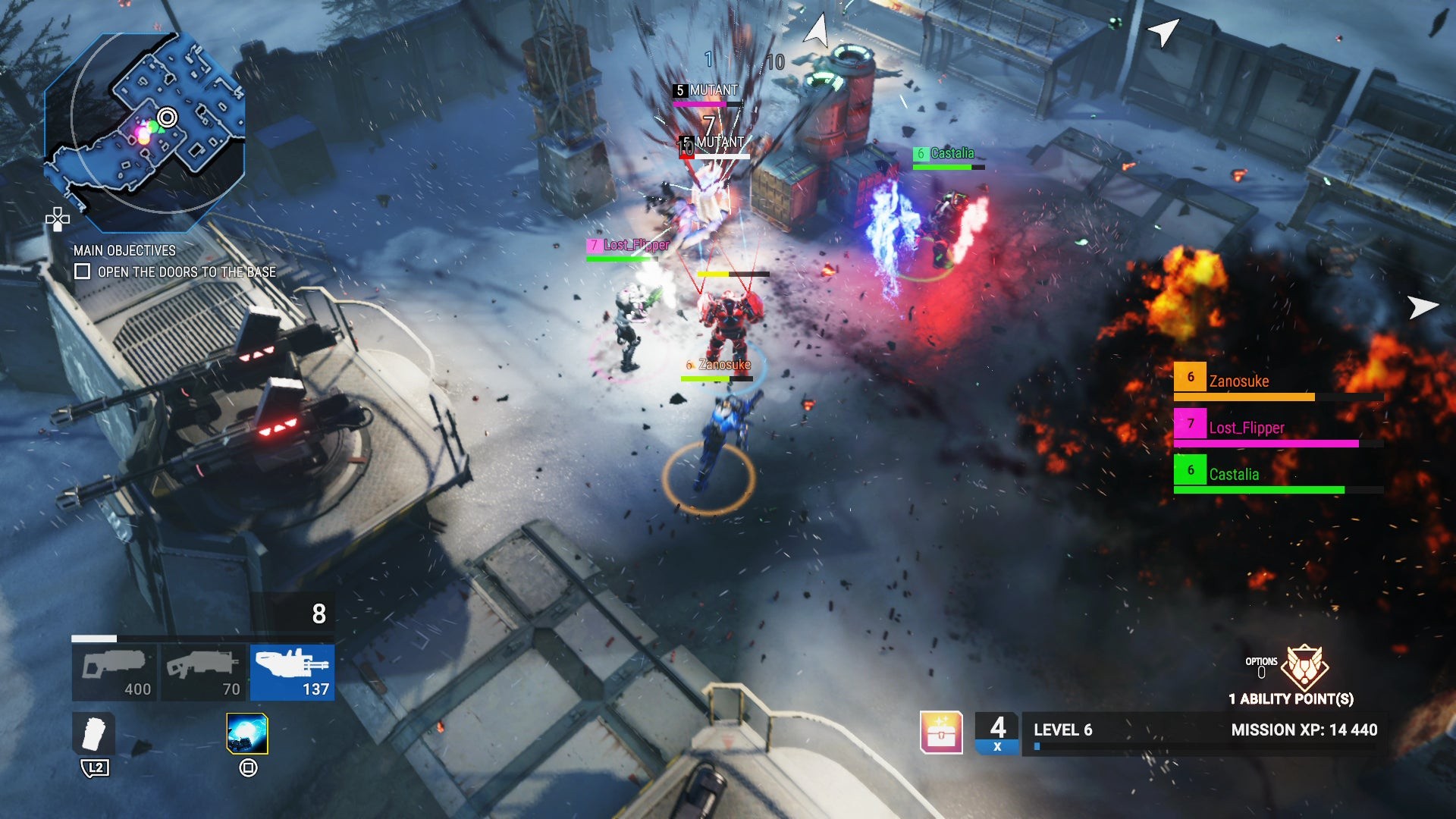Select Castalia in the squad list
This screenshot has width=1456, height=819.
[x=1278, y=475]
